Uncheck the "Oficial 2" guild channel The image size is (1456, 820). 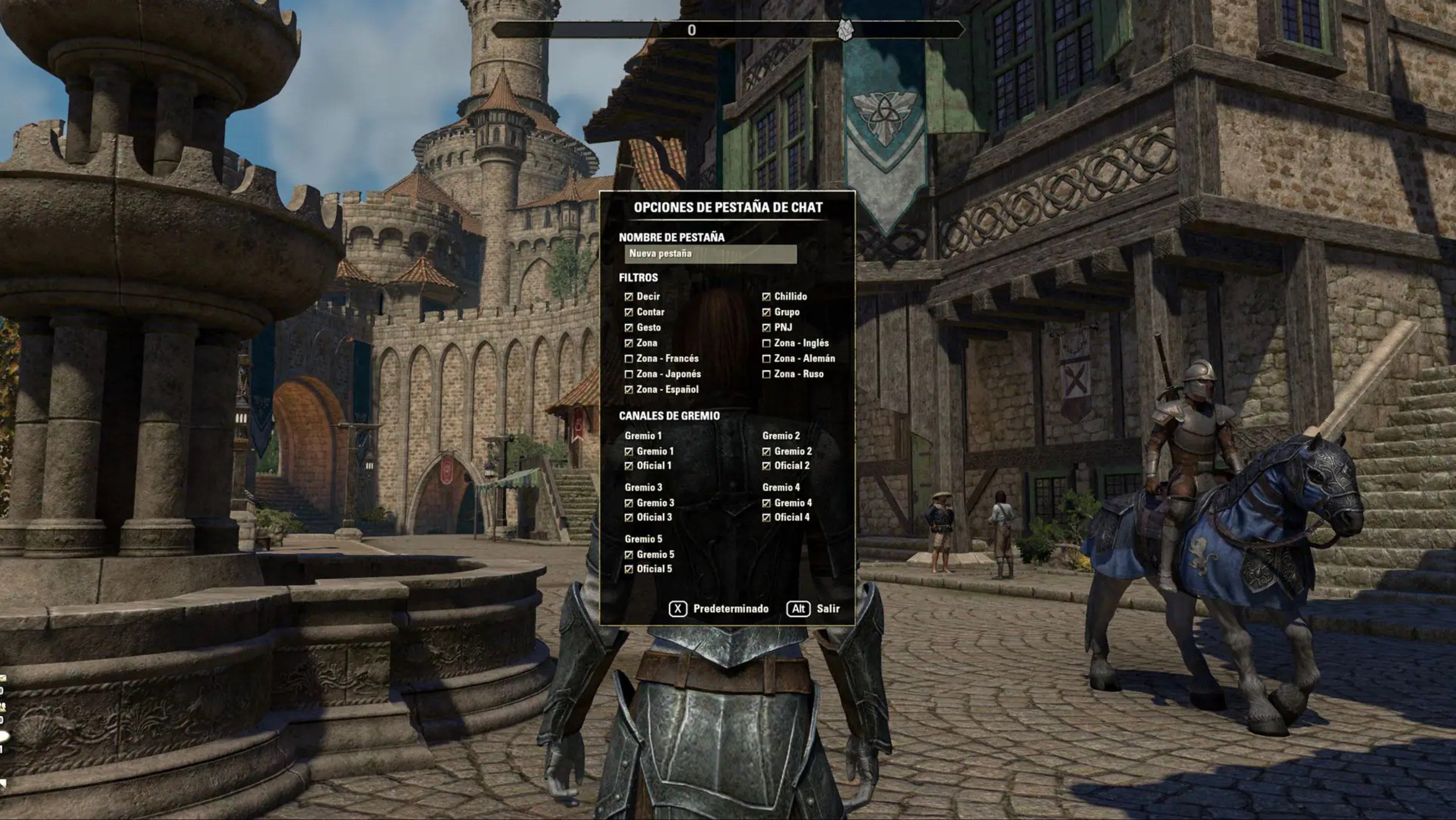tap(768, 466)
